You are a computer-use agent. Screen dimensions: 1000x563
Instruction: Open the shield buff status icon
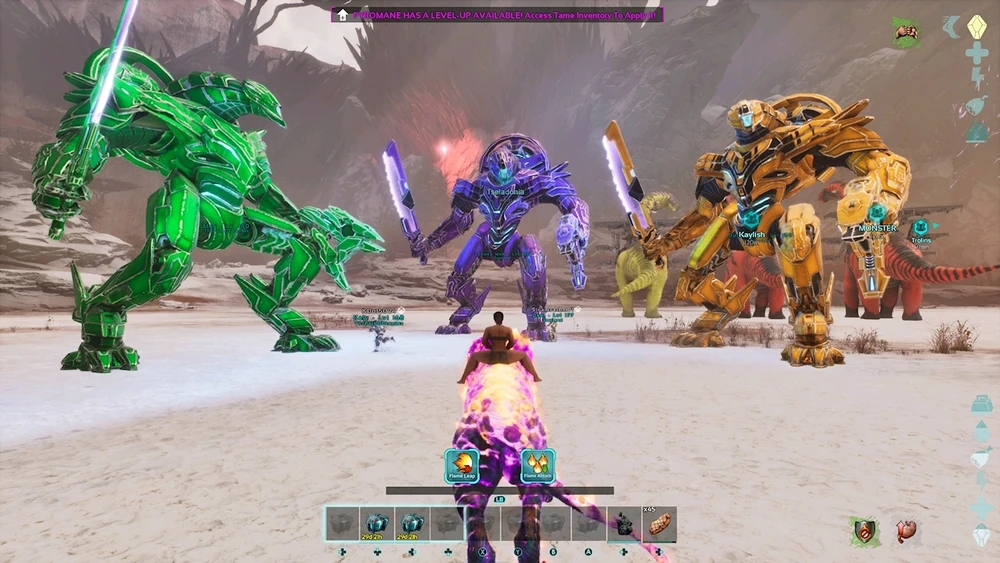click(865, 531)
